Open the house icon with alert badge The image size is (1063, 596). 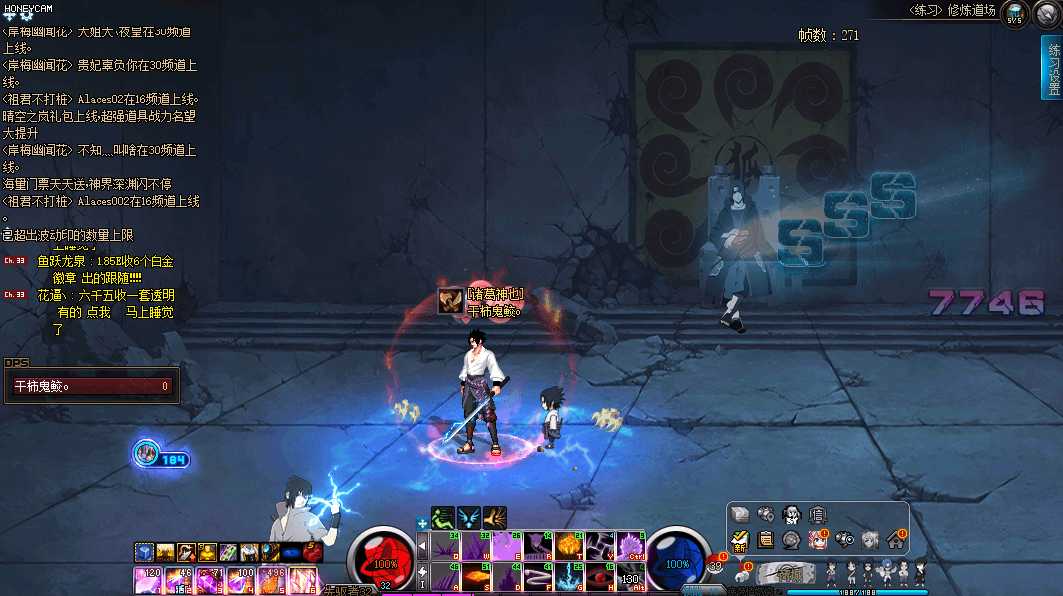(895, 540)
